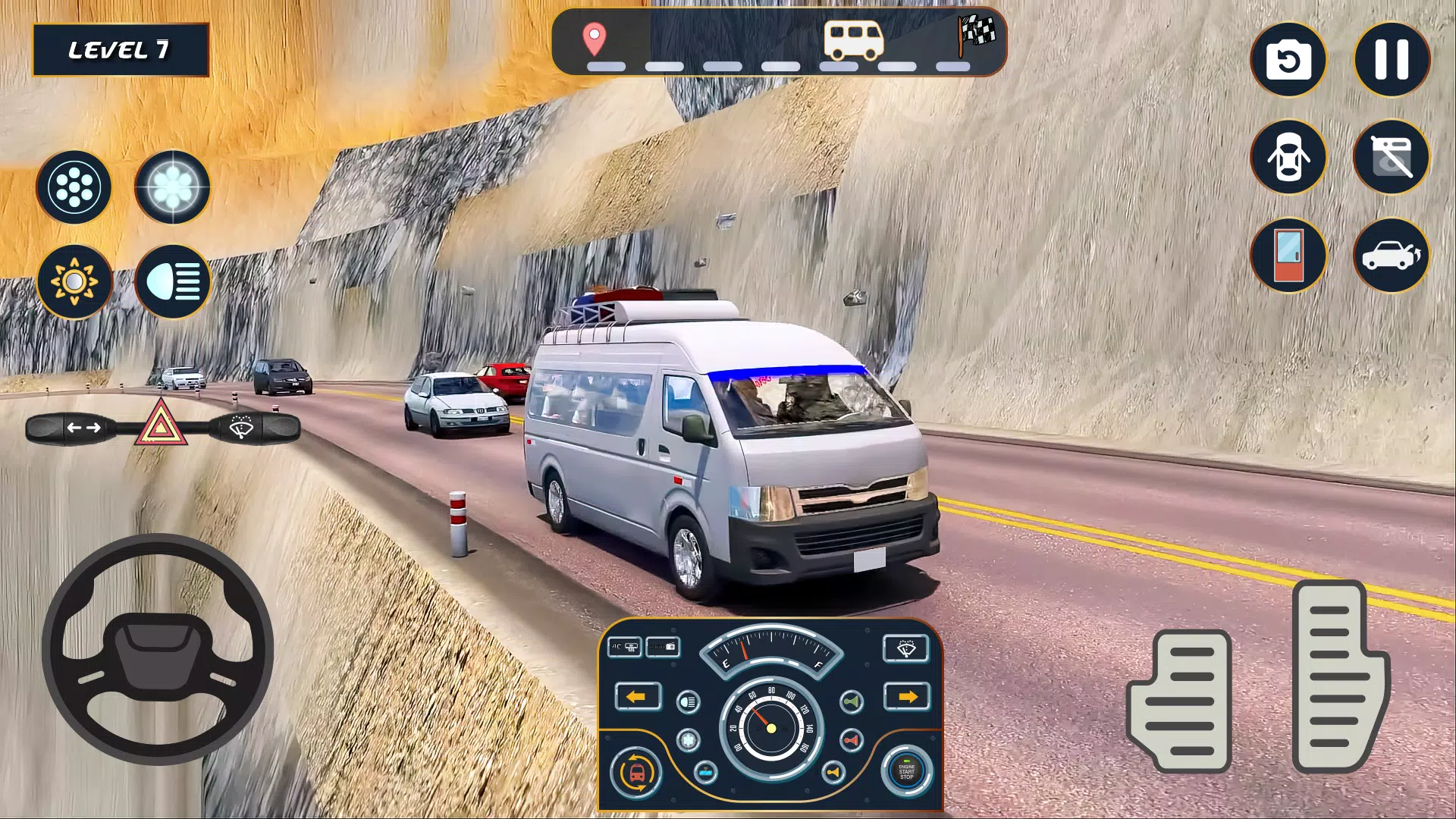Select the brightness sun icon
The height and width of the screenshot is (819, 1456).
tap(74, 281)
